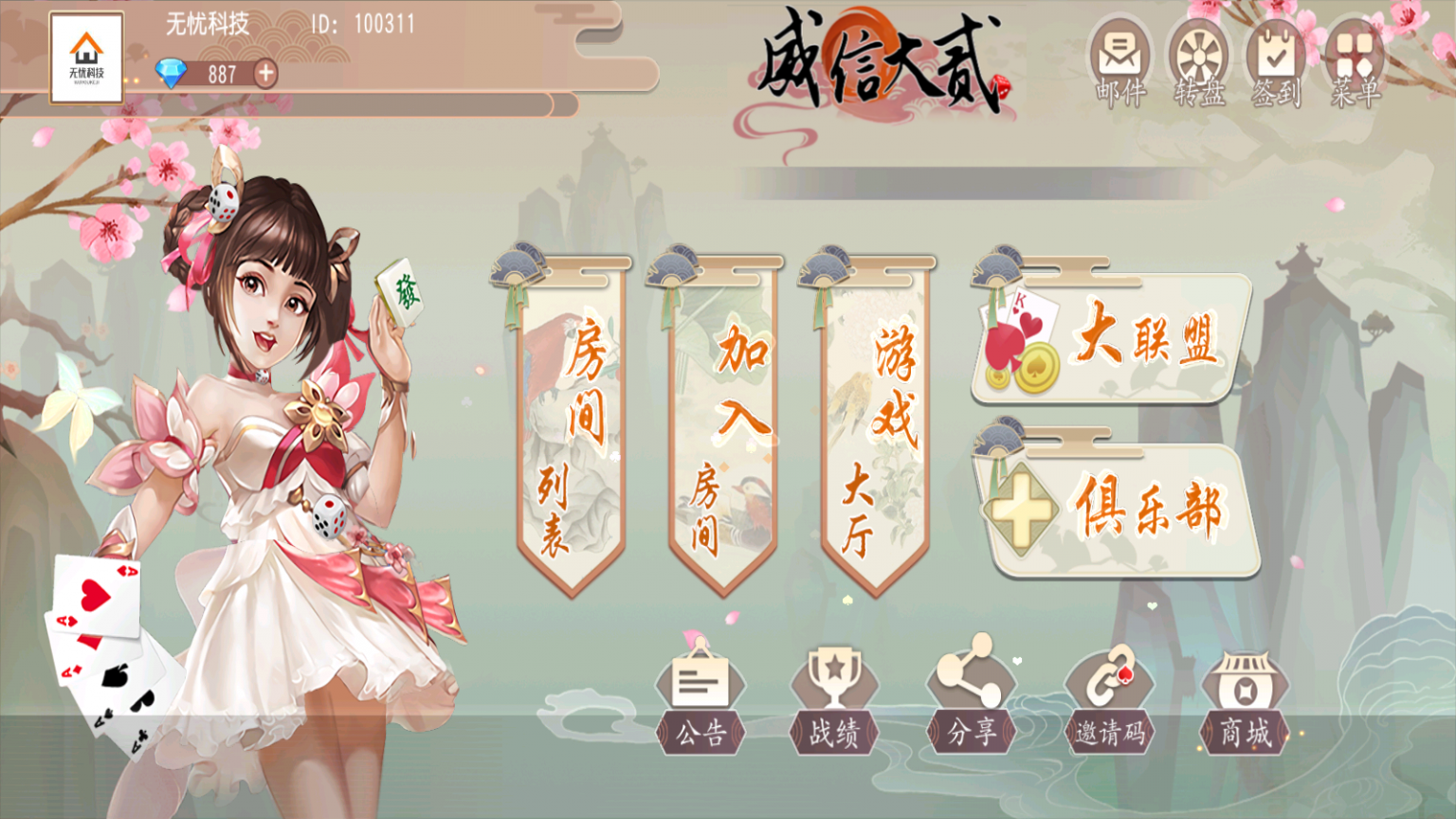The width and height of the screenshot is (1456, 819).
Task: Open the 签到 daily sign-in
Action: [1276, 57]
